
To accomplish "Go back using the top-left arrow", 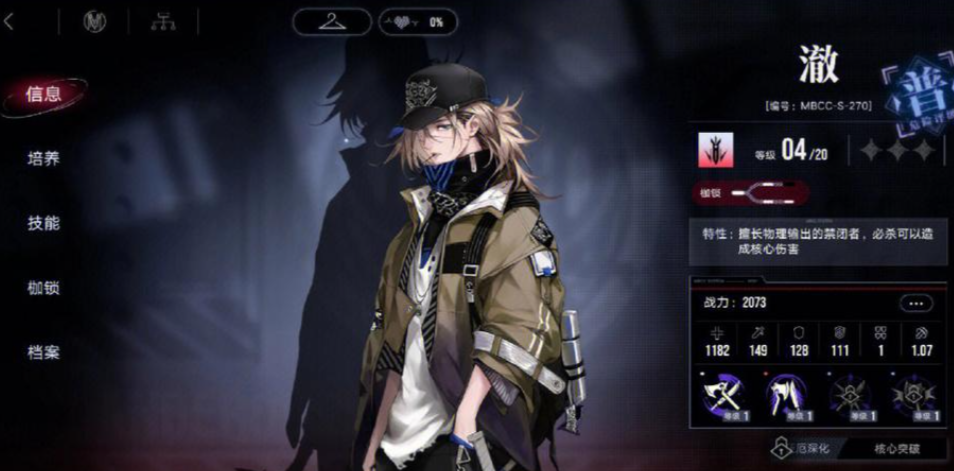I will click(9, 22).
